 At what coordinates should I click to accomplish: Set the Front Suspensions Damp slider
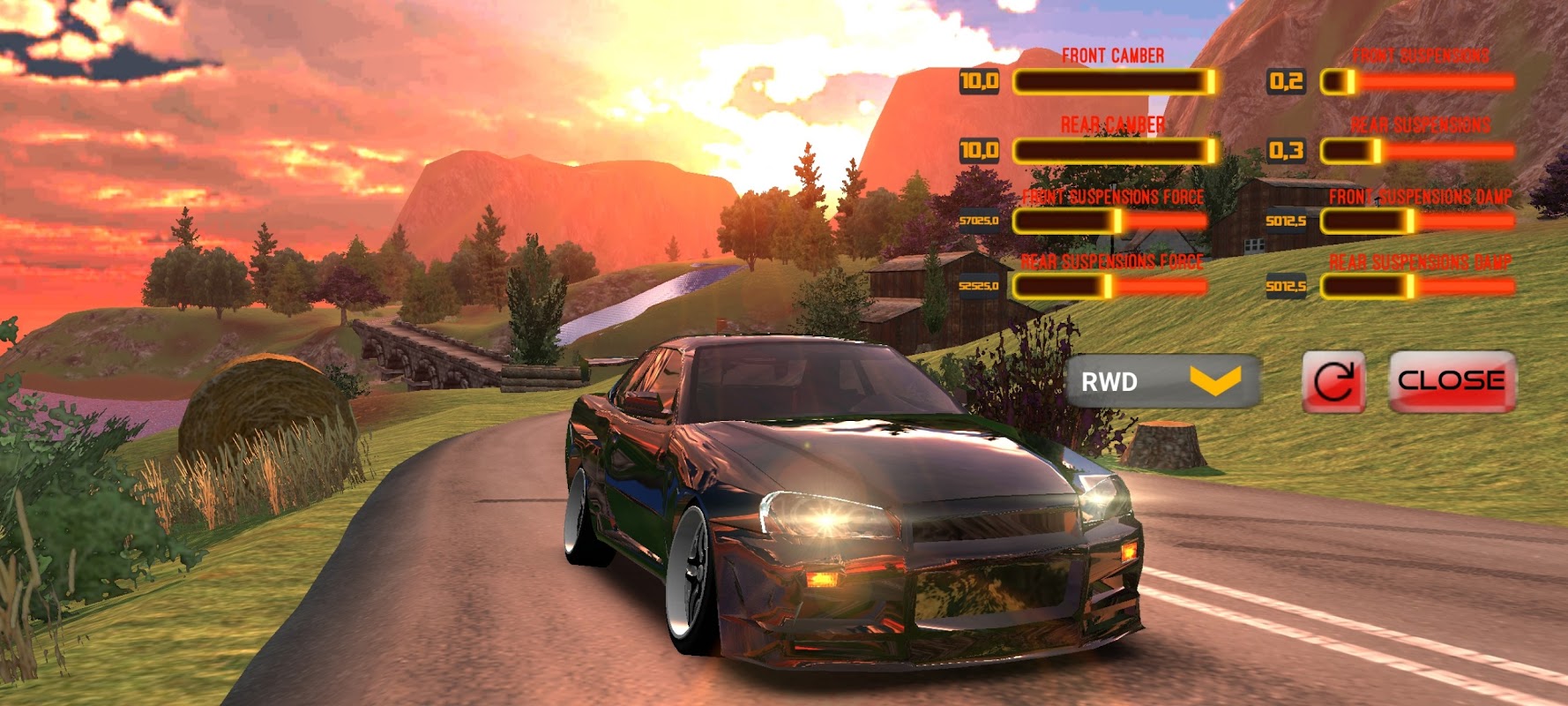point(1417,221)
